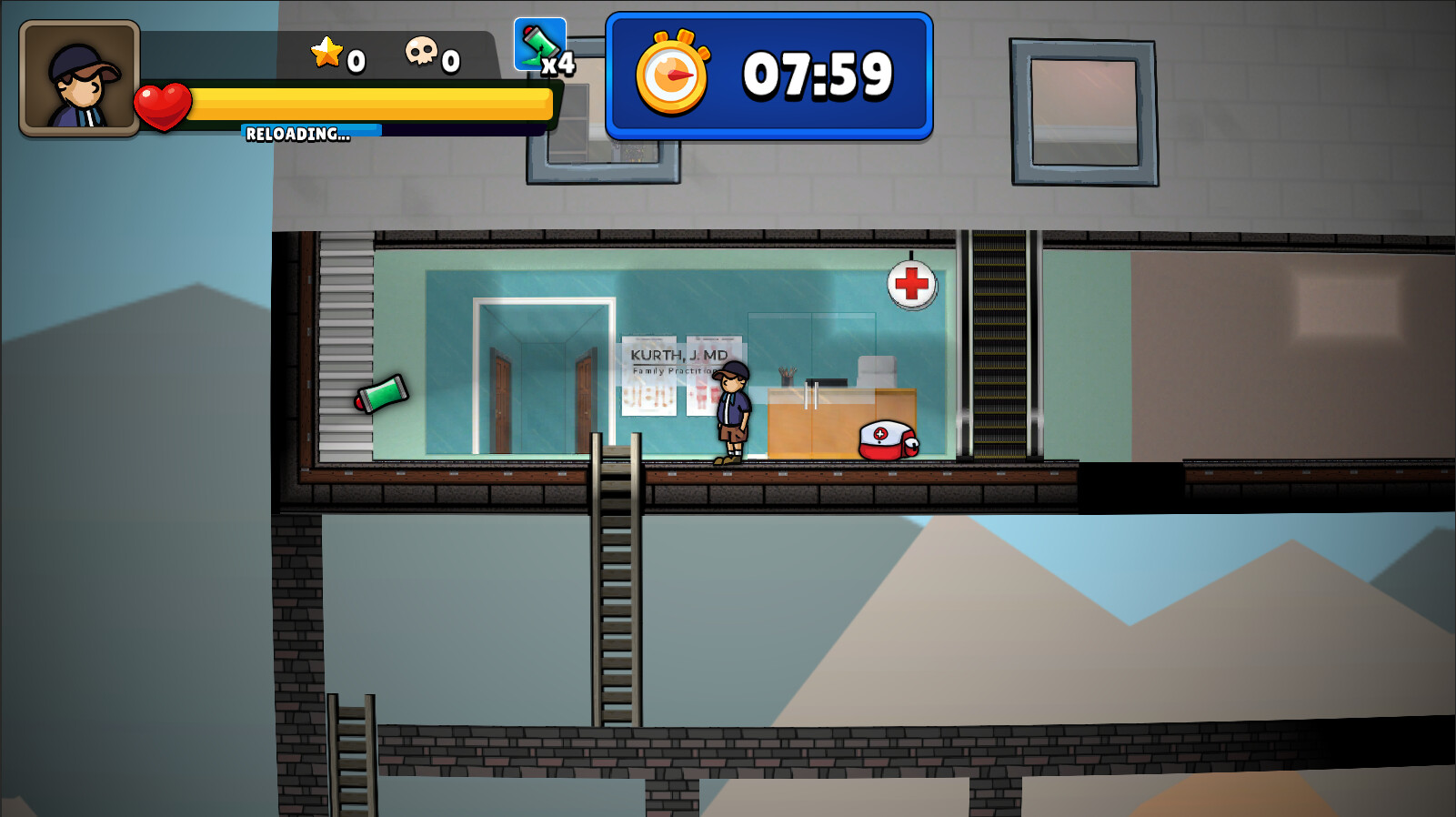Image resolution: width=1456 pixels, height=817 pixels.
Task: Click the RELOADING progress indicator
Action: click(297, 133)
